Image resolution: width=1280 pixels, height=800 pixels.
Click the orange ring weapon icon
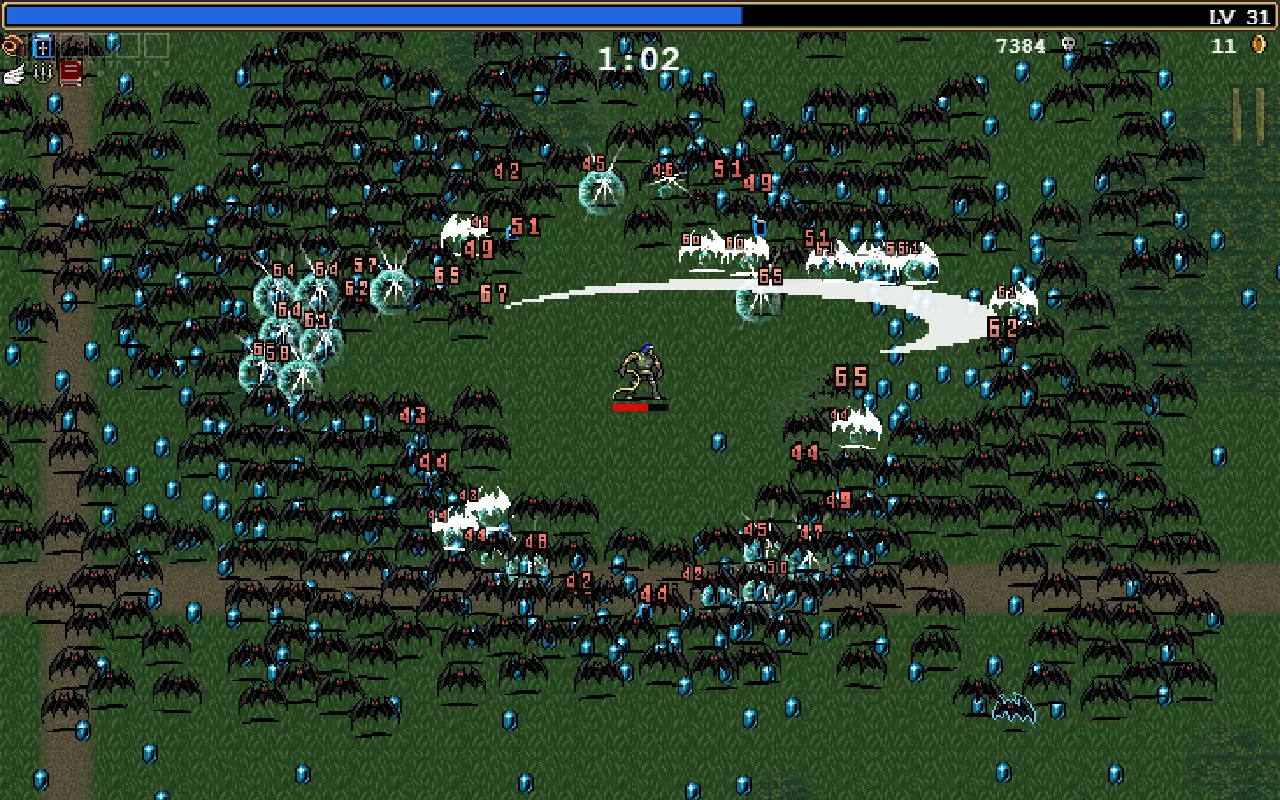[x=12, y=45]
